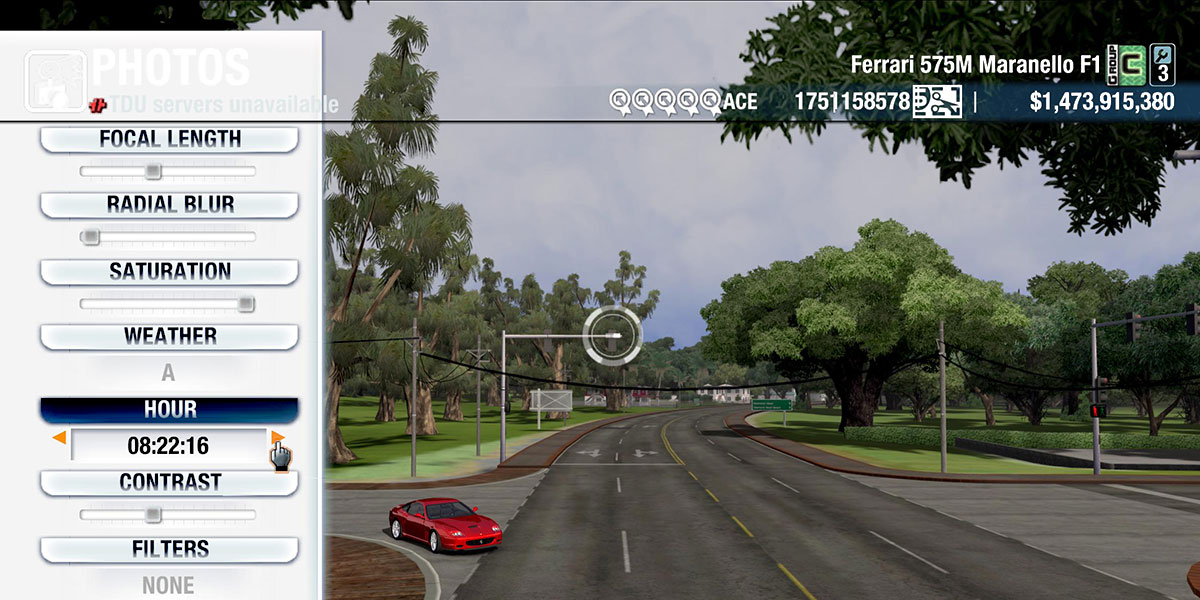1200x600 pixels.
Task: Open the Filters option
Action: point(169,549)
